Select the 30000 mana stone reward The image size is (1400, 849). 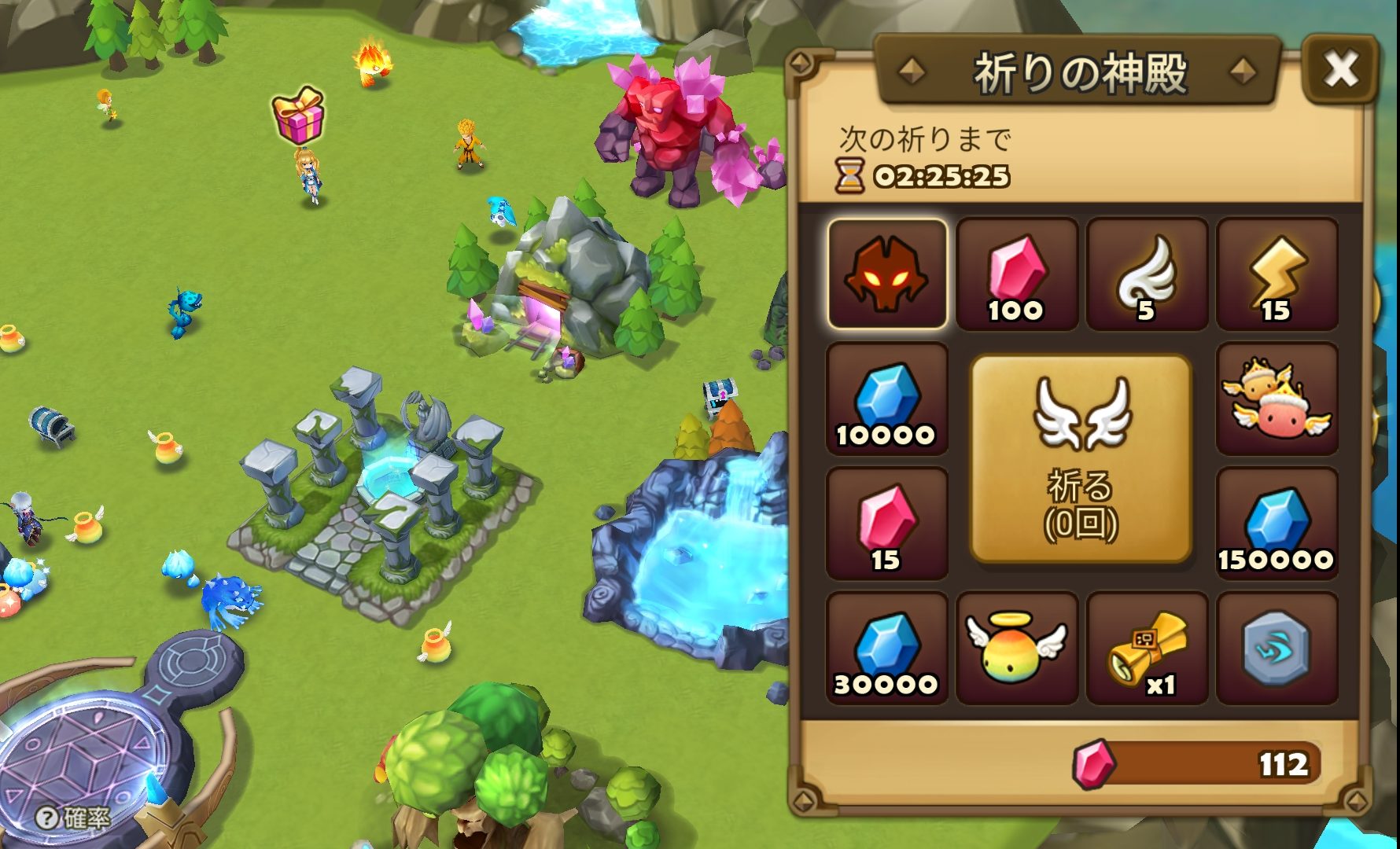tap(886, 649)
